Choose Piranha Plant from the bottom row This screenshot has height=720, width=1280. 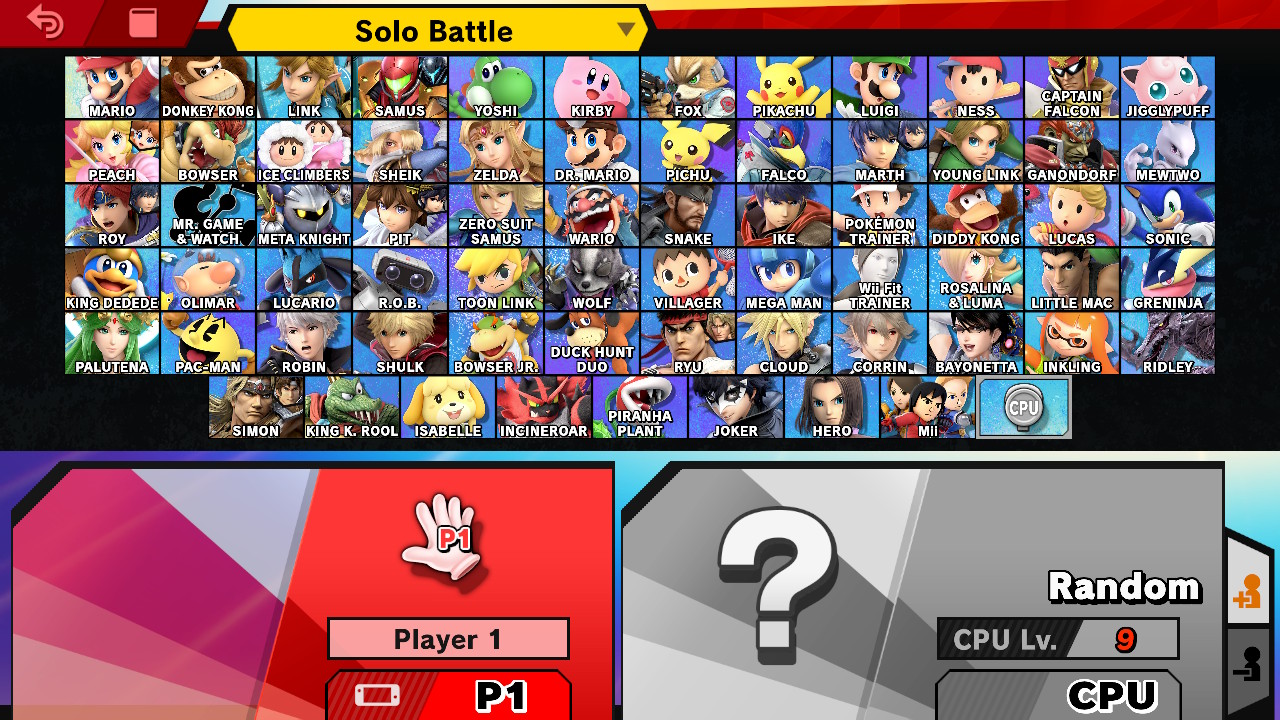pos(640,407)
